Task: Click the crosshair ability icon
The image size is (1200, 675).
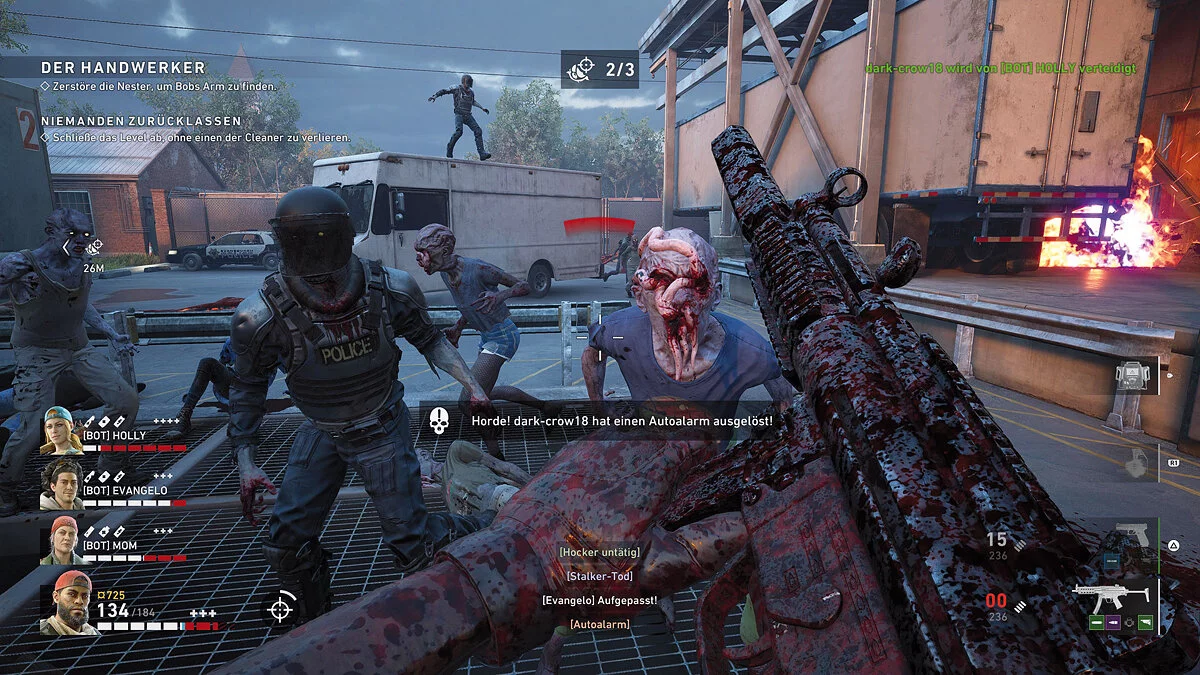Action: coord(281,607)
